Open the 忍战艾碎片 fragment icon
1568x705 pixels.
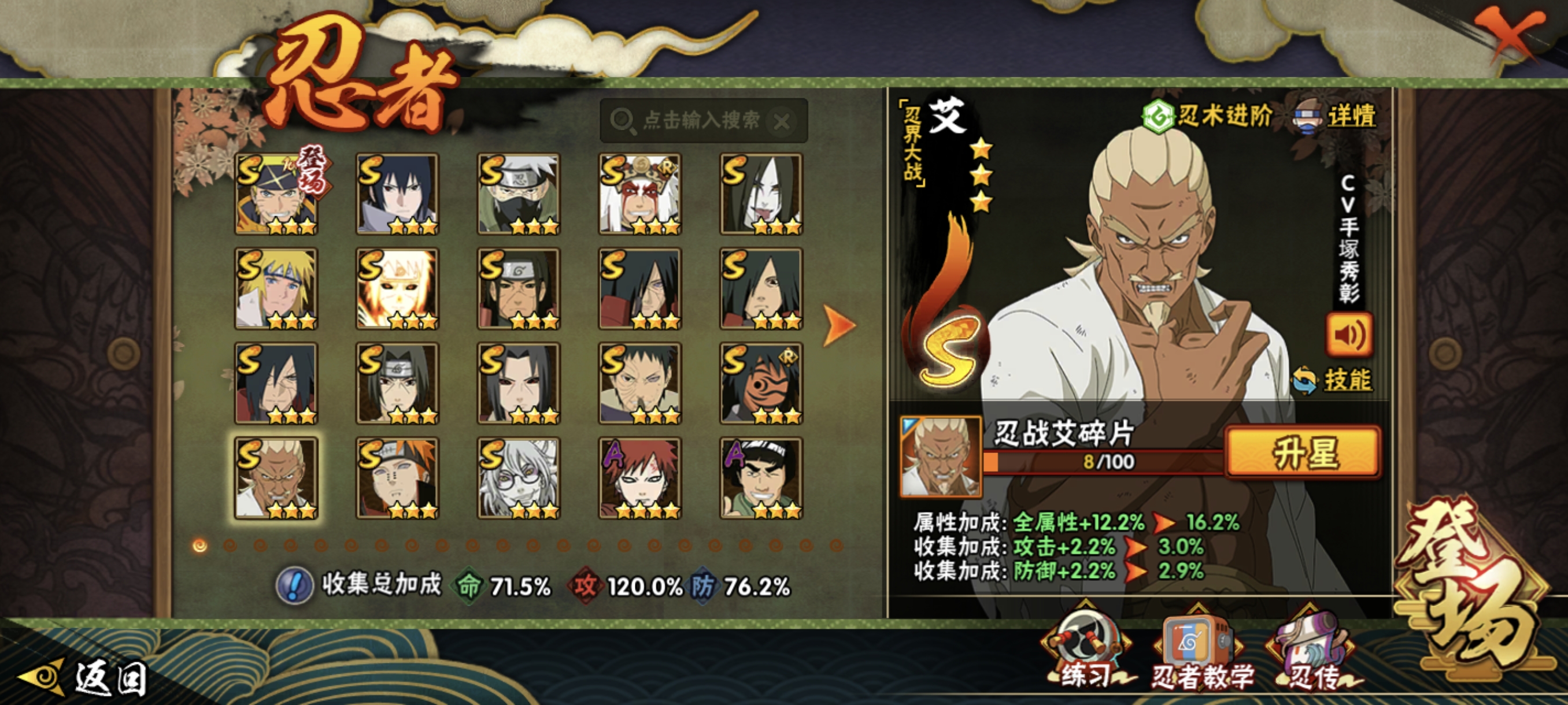click(941, 456)
